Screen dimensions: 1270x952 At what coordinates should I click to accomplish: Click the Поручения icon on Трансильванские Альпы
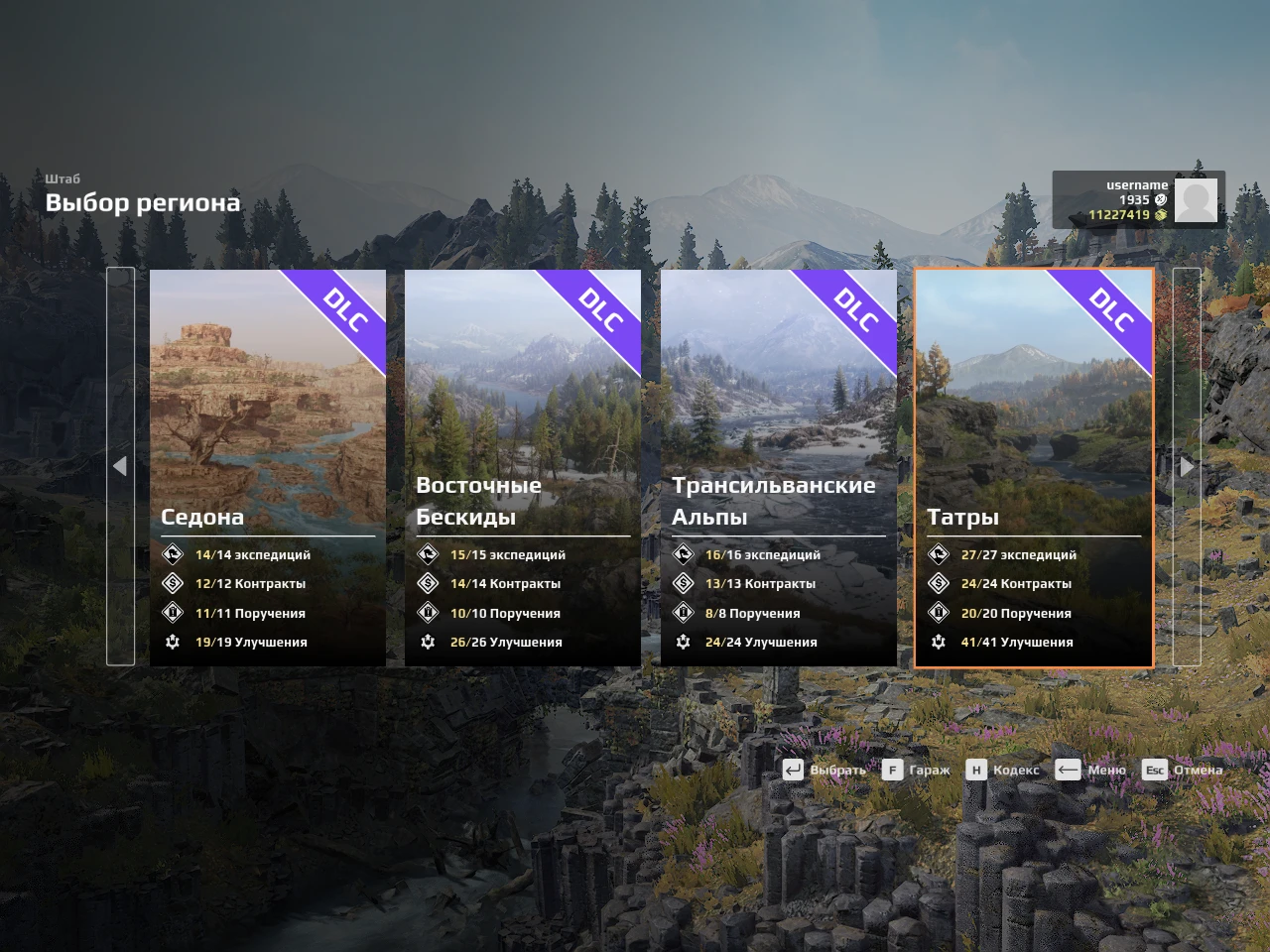(683, 613)
